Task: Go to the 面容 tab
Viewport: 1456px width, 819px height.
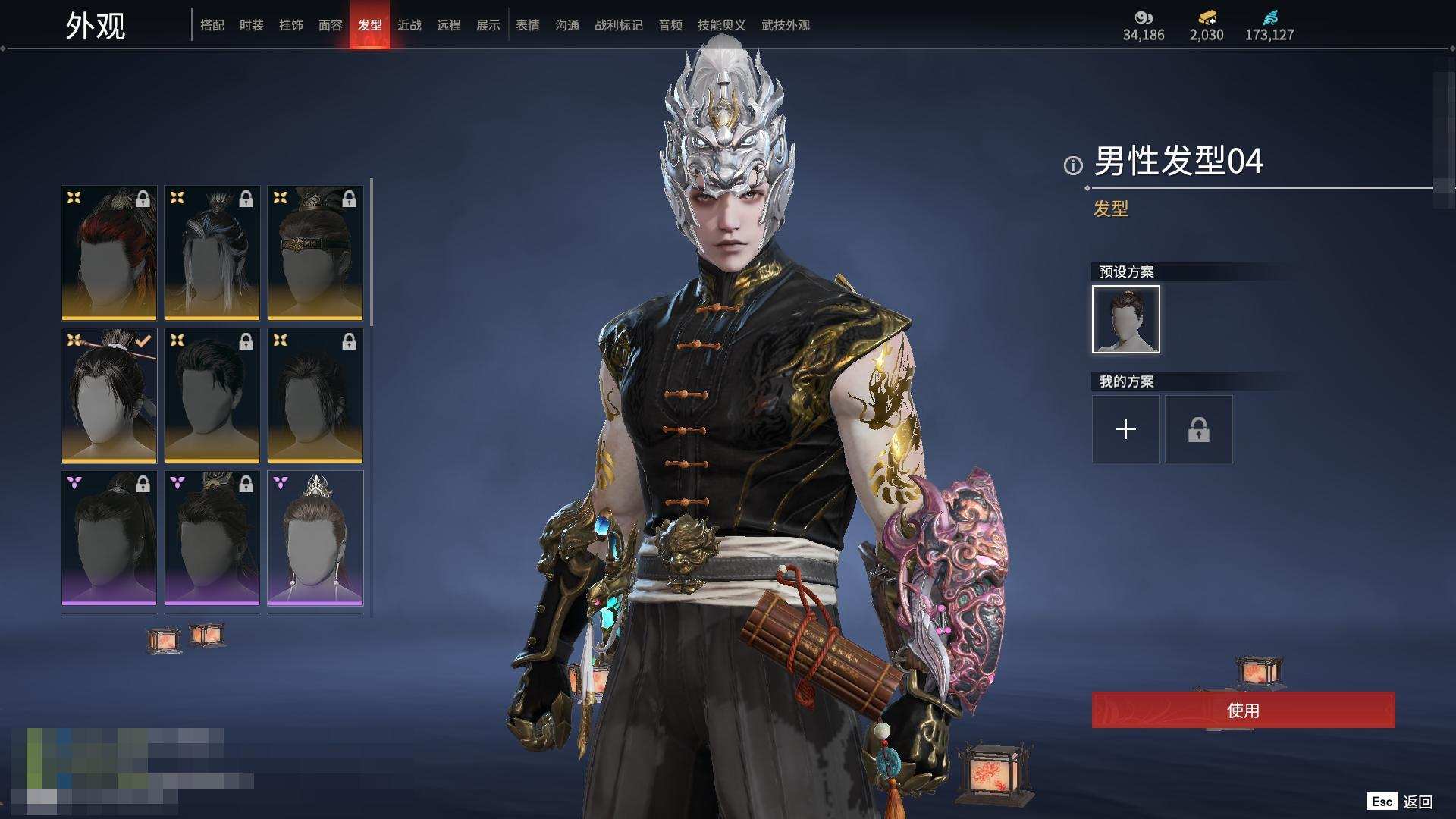Action: [331, 25]
